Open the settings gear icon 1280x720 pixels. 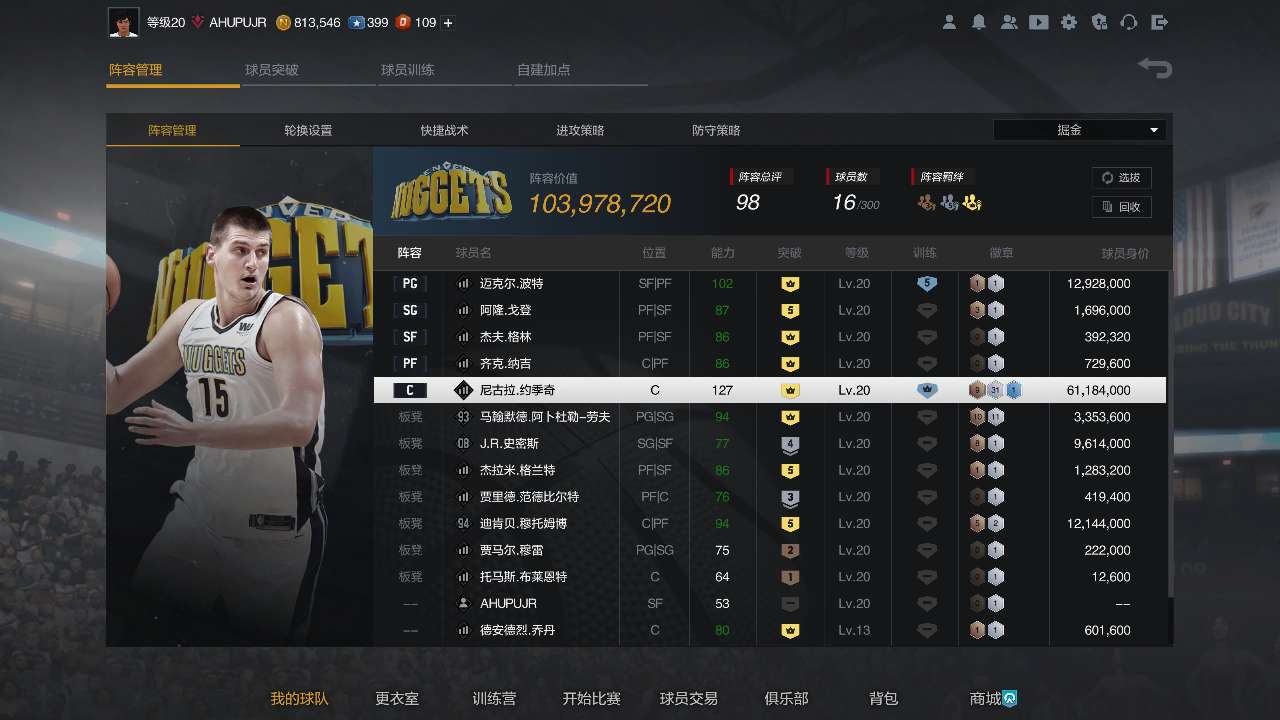1069,22
